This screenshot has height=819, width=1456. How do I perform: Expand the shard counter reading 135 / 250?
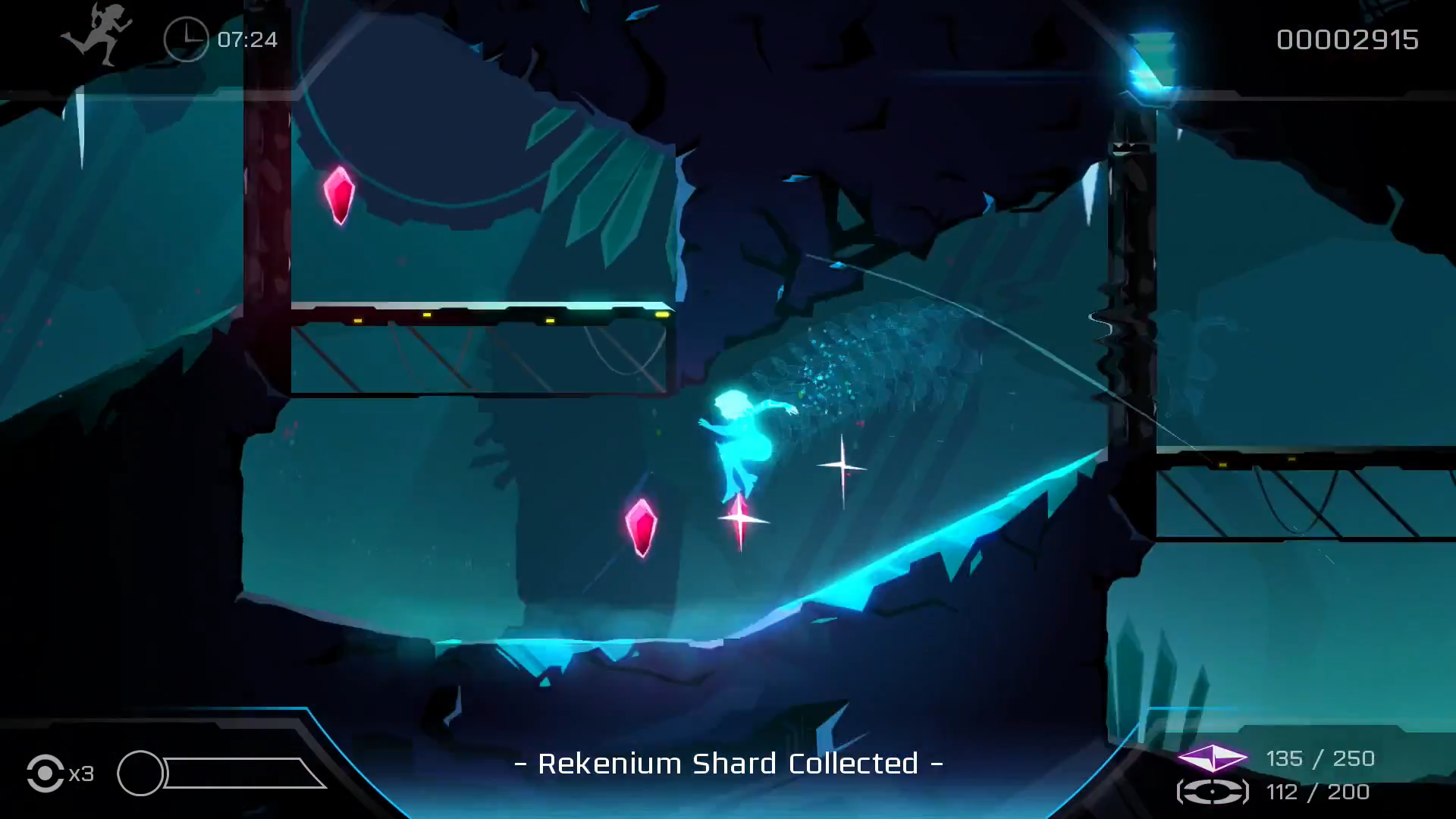(x=1321, y=758)
